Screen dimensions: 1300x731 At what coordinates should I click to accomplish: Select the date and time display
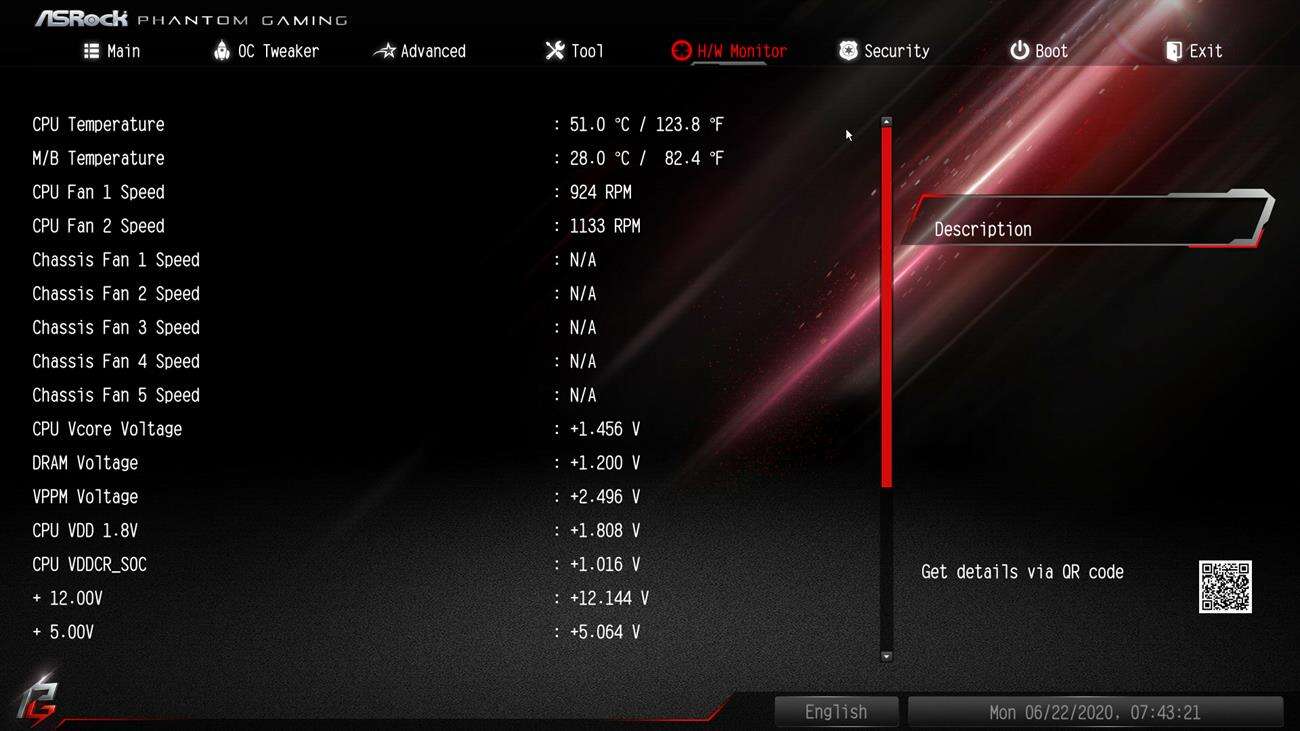coord(1095,711)
